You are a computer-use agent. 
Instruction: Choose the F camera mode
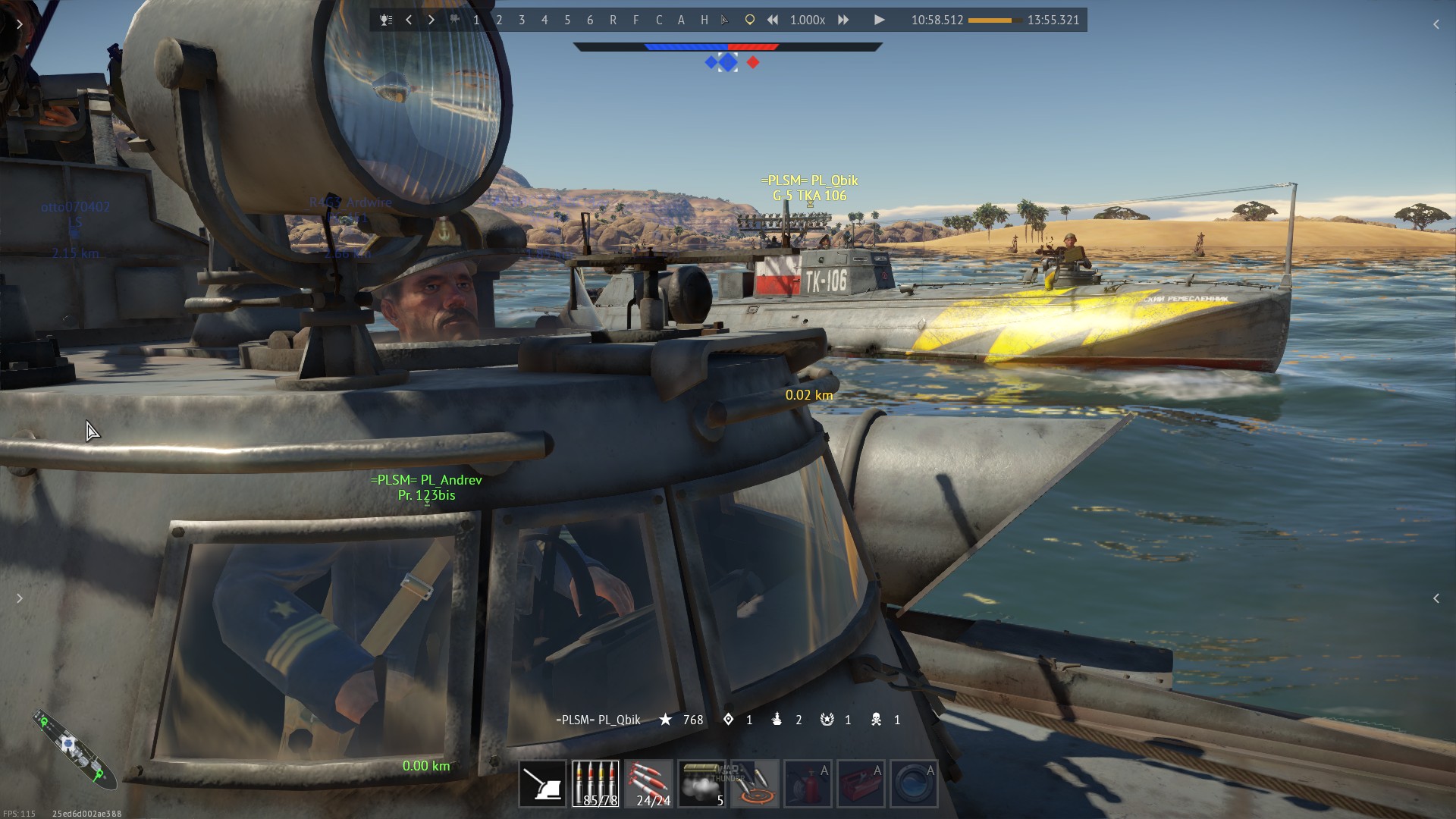click(x=635, y=20)
